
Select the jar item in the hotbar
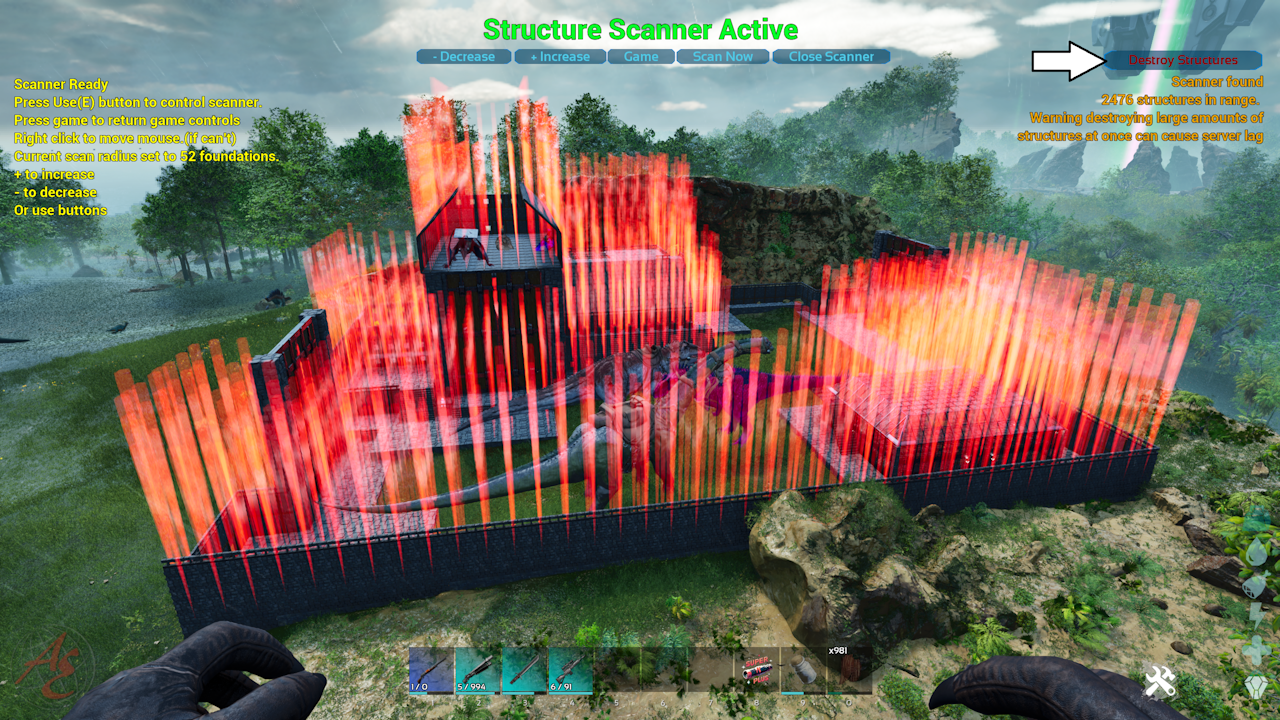point(802,669)
